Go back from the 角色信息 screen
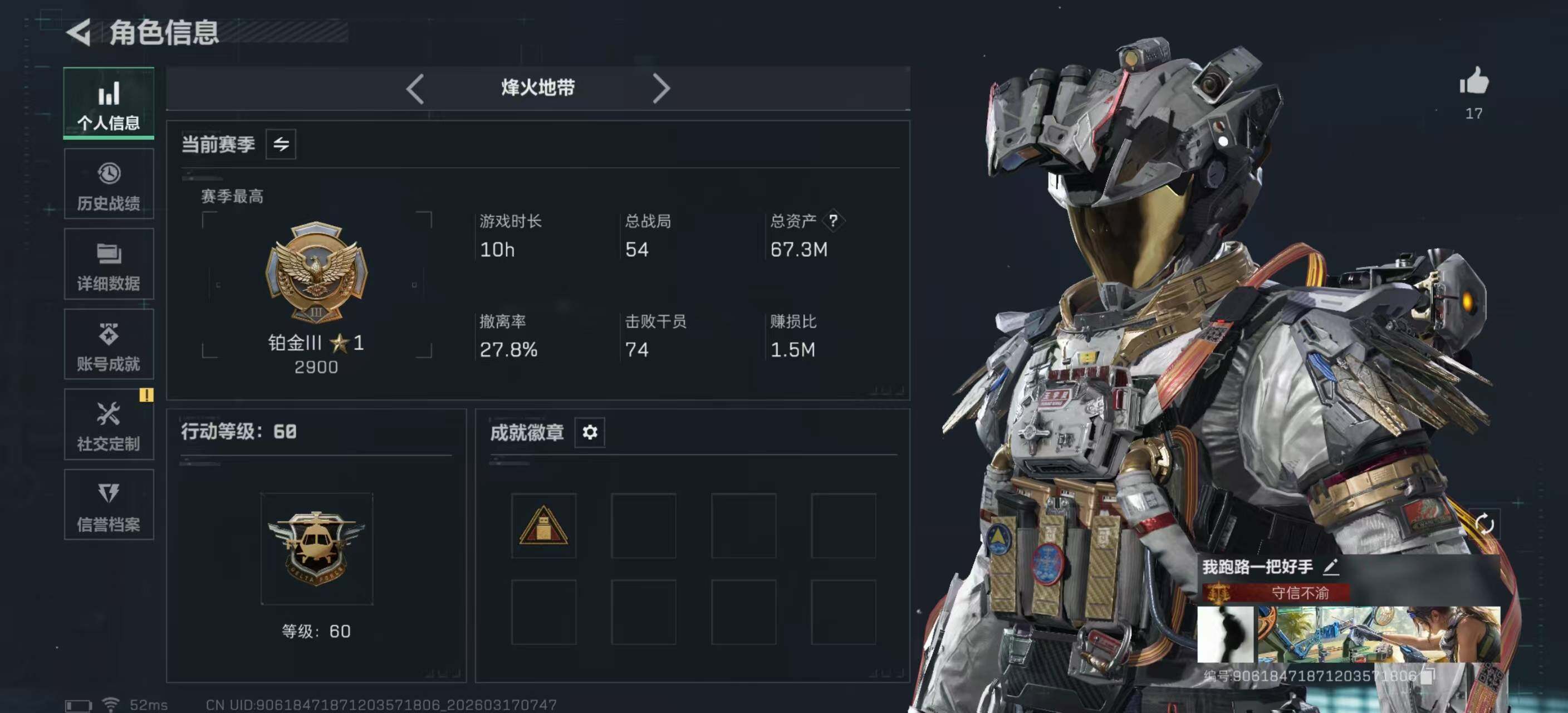 point(80,32)
